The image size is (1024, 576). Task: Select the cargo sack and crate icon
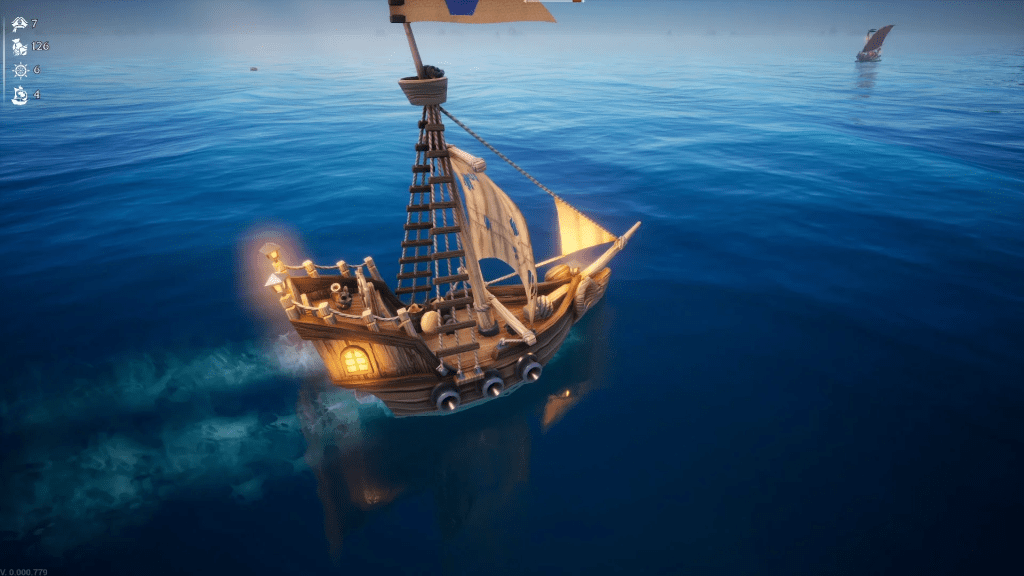(19, 46)
